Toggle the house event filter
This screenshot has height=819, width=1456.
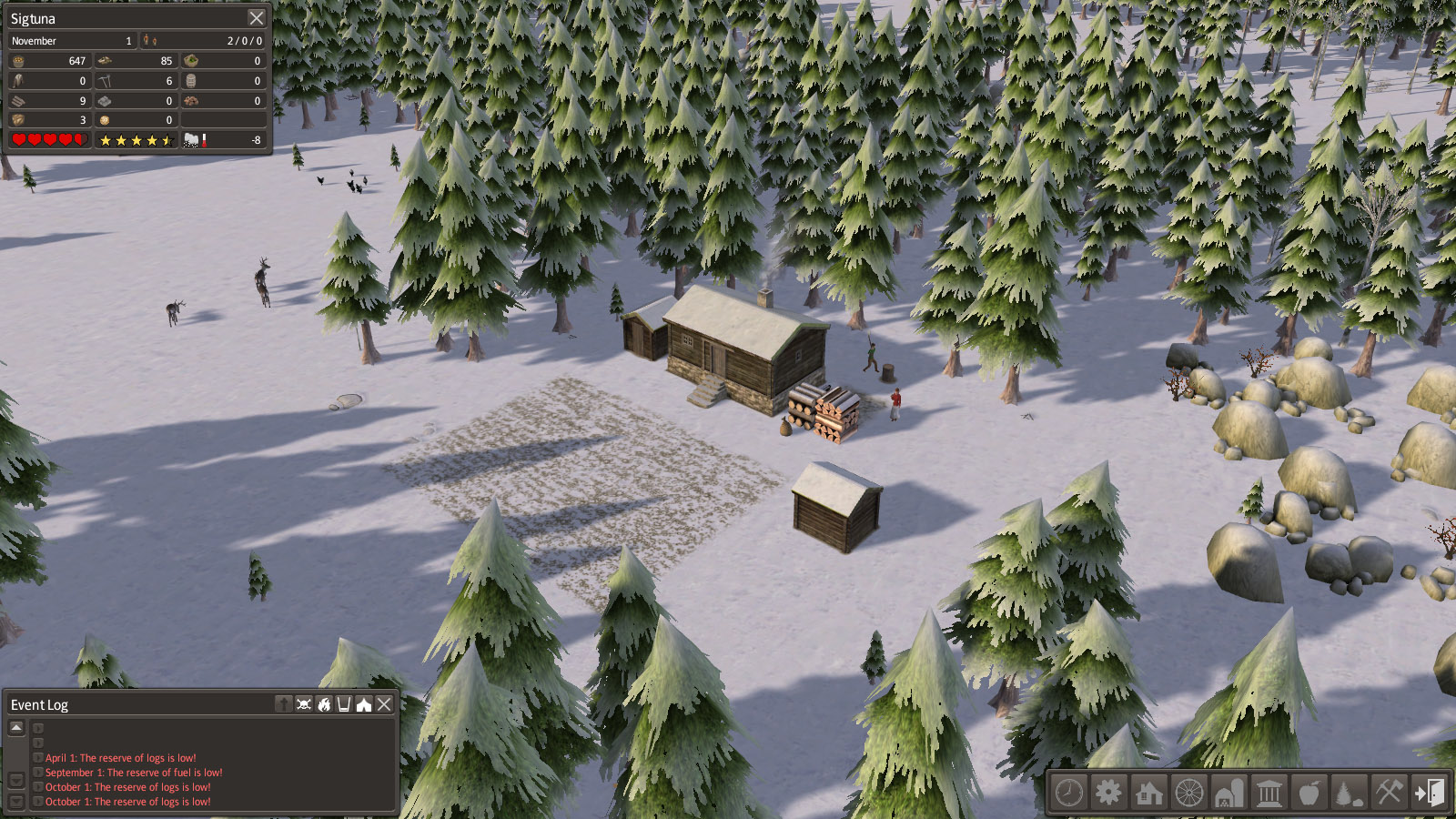click(364, 704)
